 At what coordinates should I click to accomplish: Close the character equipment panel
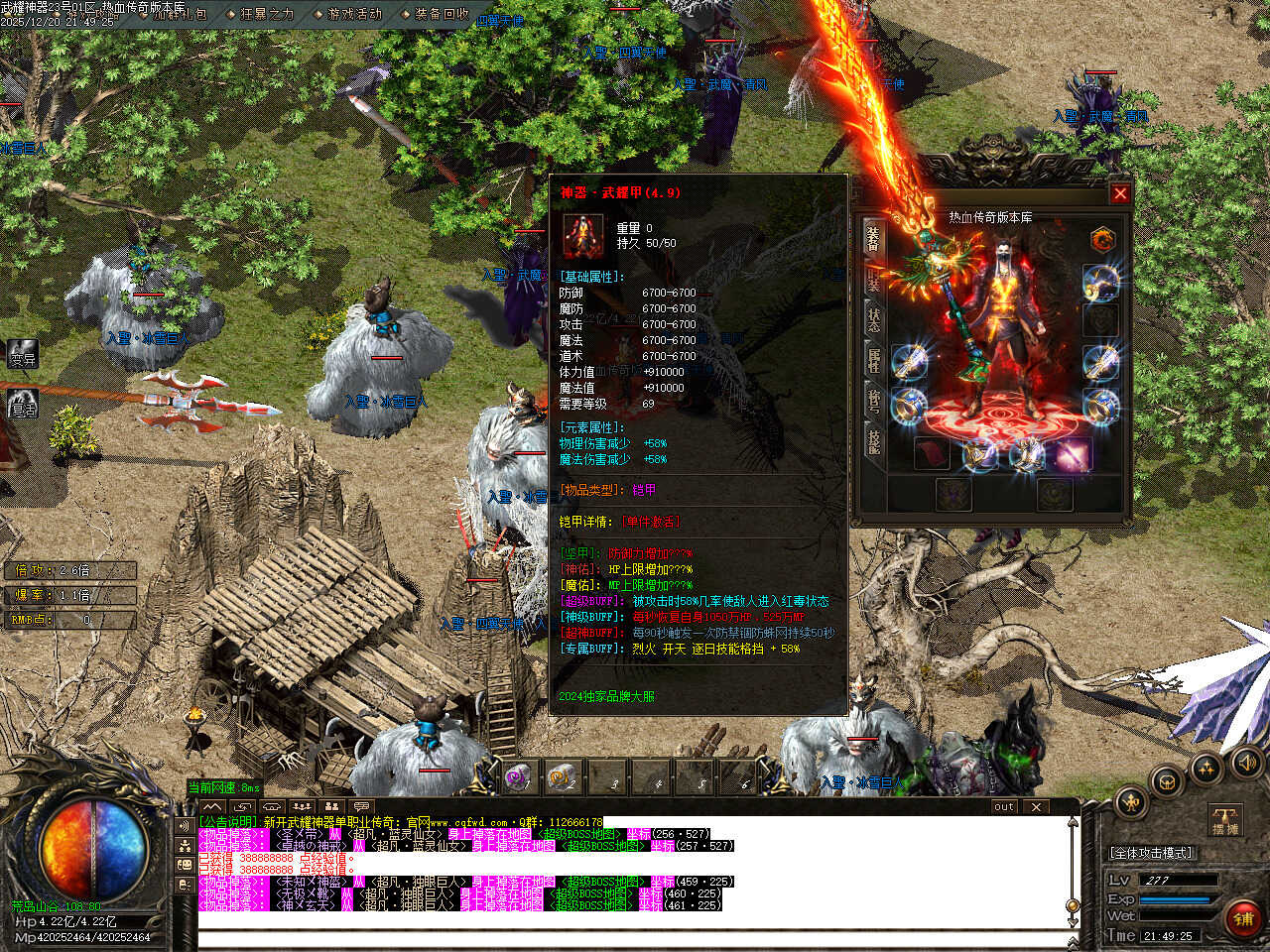tap(1120, 193)
